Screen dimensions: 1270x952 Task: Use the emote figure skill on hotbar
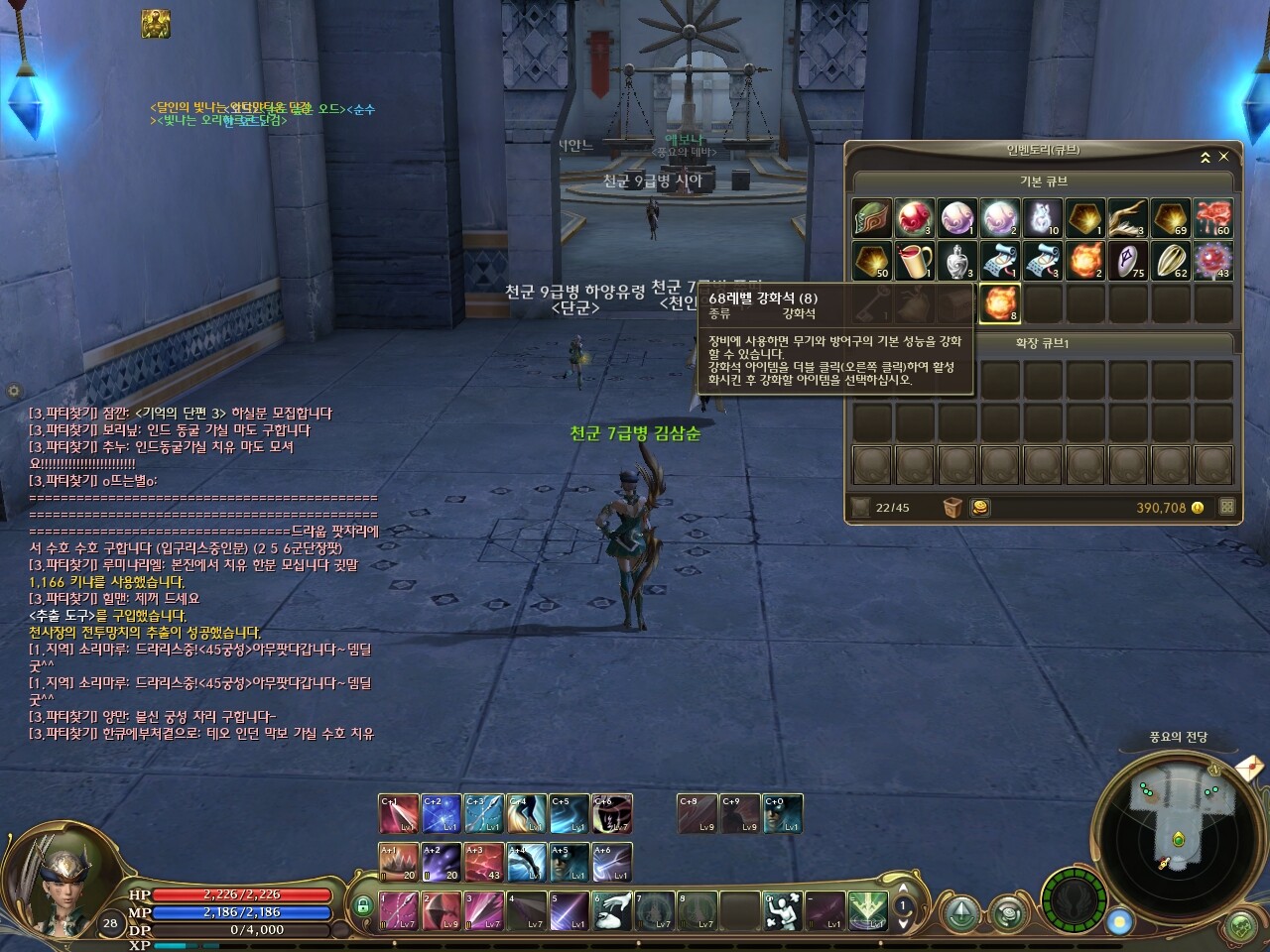(783, 910)
